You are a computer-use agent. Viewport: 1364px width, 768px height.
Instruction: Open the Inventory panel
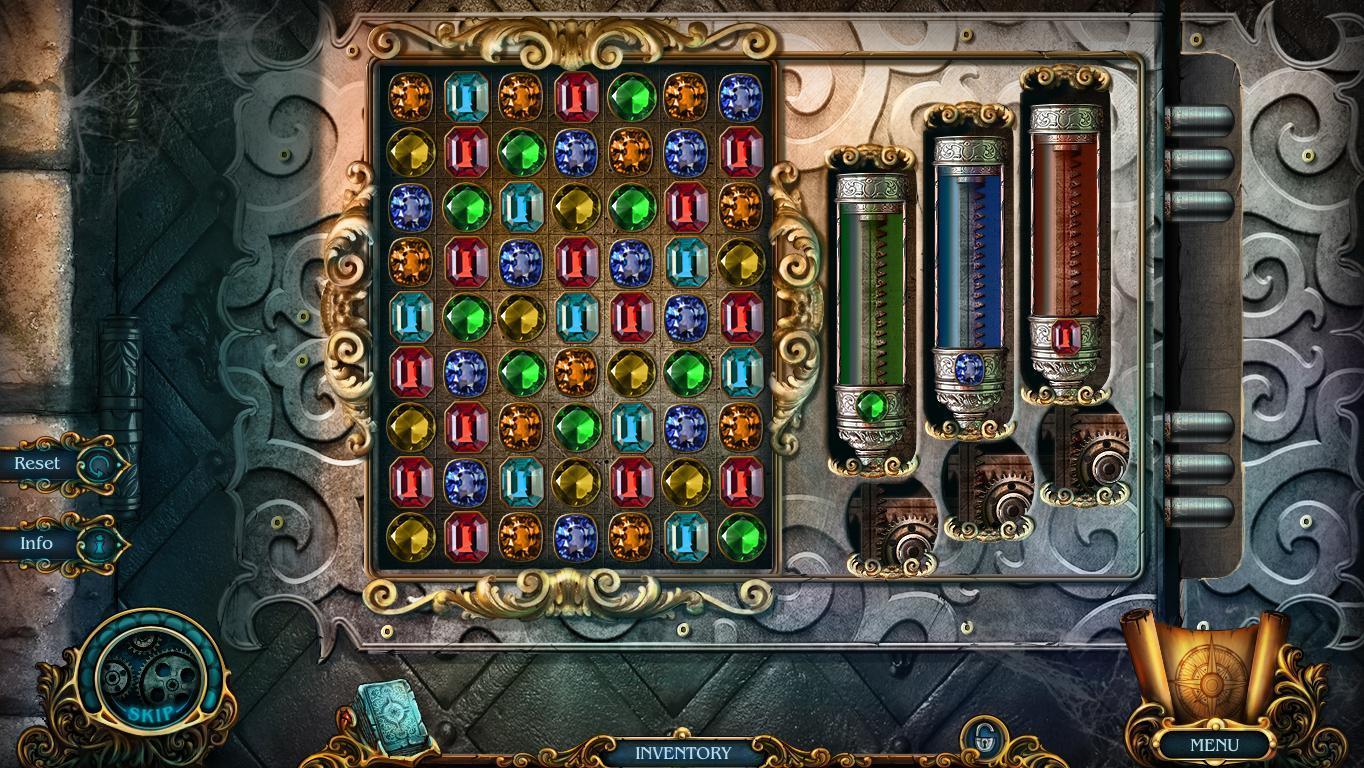(x=683, y=752)
